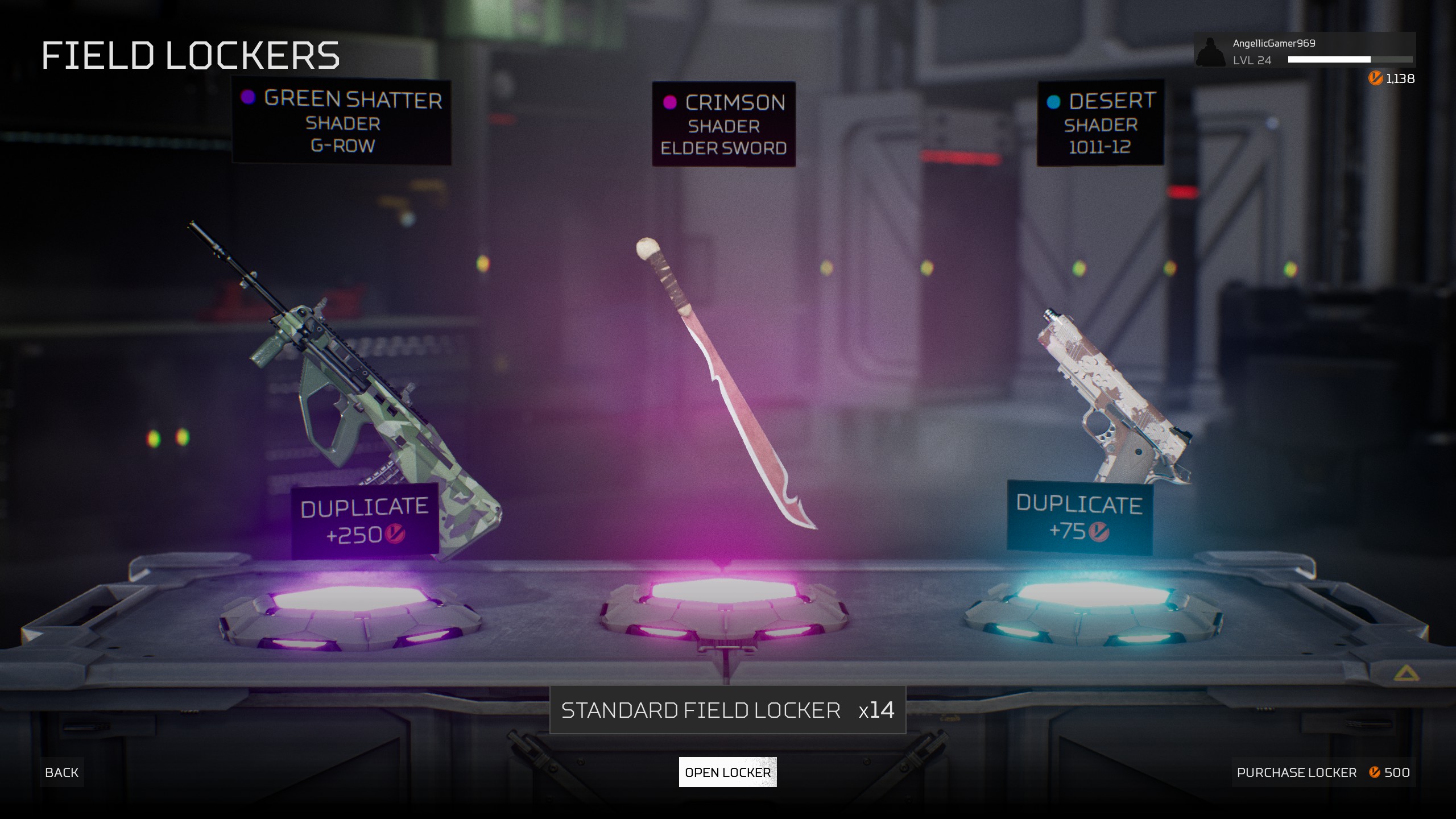
Task: Select the Desert 1011-12 shader card
Action: (1100, 123)
